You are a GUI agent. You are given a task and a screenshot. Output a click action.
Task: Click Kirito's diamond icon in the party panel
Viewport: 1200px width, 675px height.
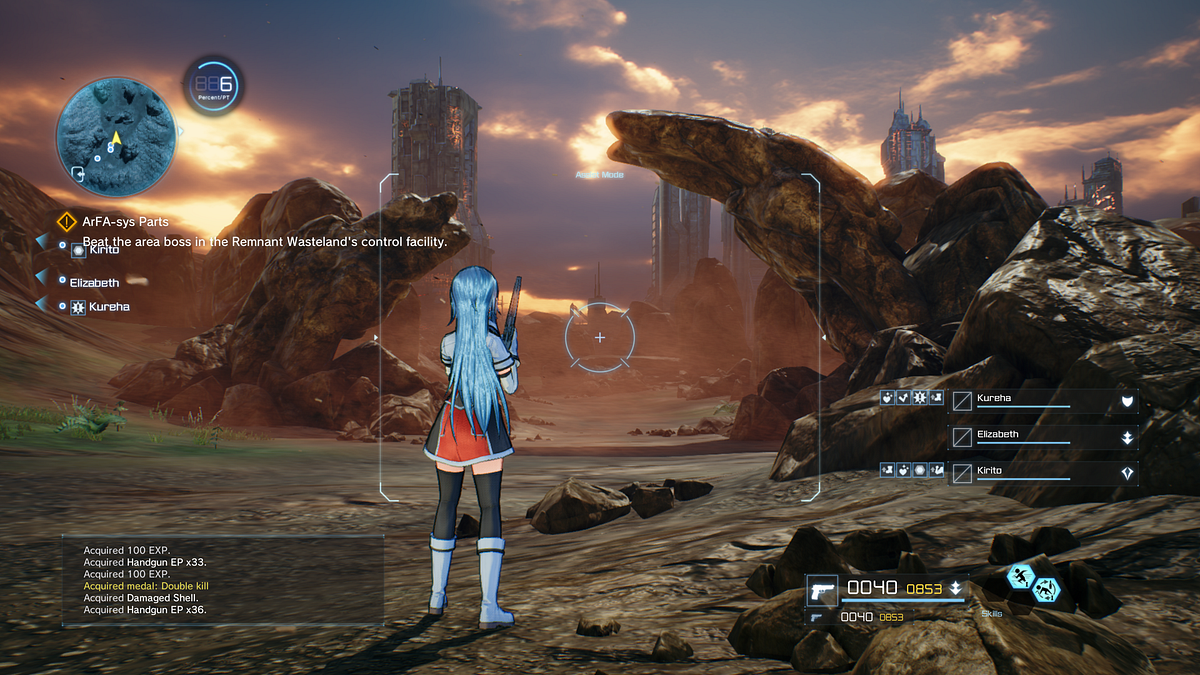1127,473
